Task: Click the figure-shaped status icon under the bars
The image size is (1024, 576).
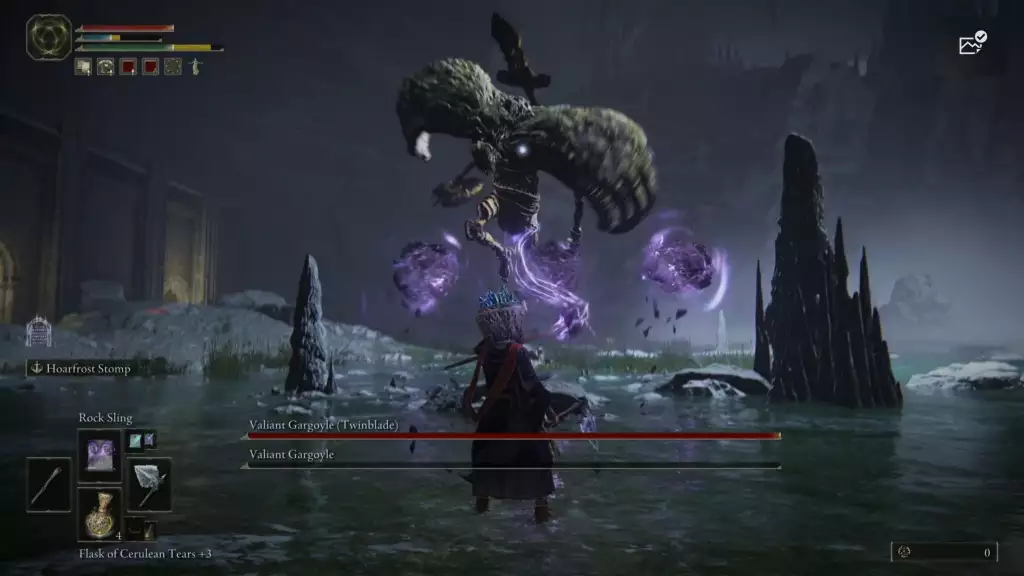Action: pyautogui.click(x=195, y=67)
